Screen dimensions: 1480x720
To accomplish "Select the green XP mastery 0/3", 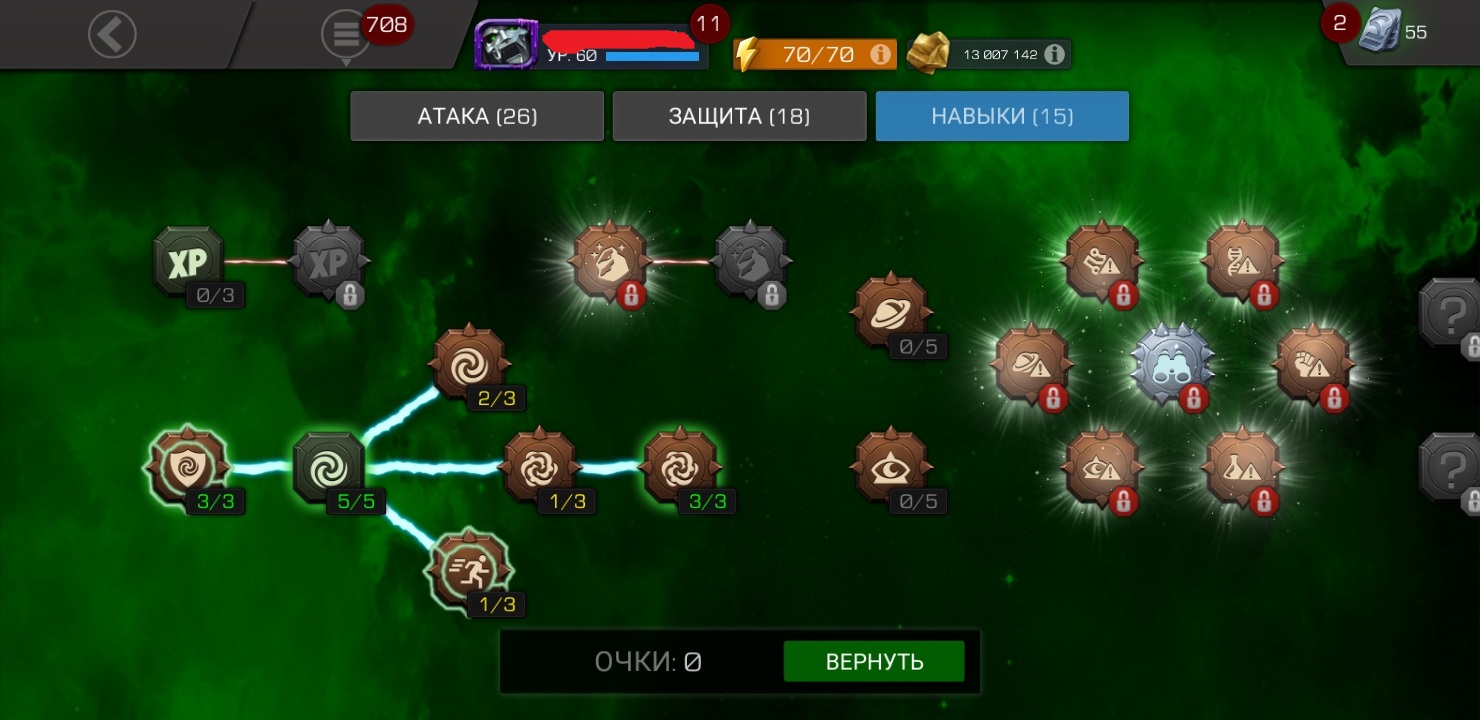I will point(187,262).
